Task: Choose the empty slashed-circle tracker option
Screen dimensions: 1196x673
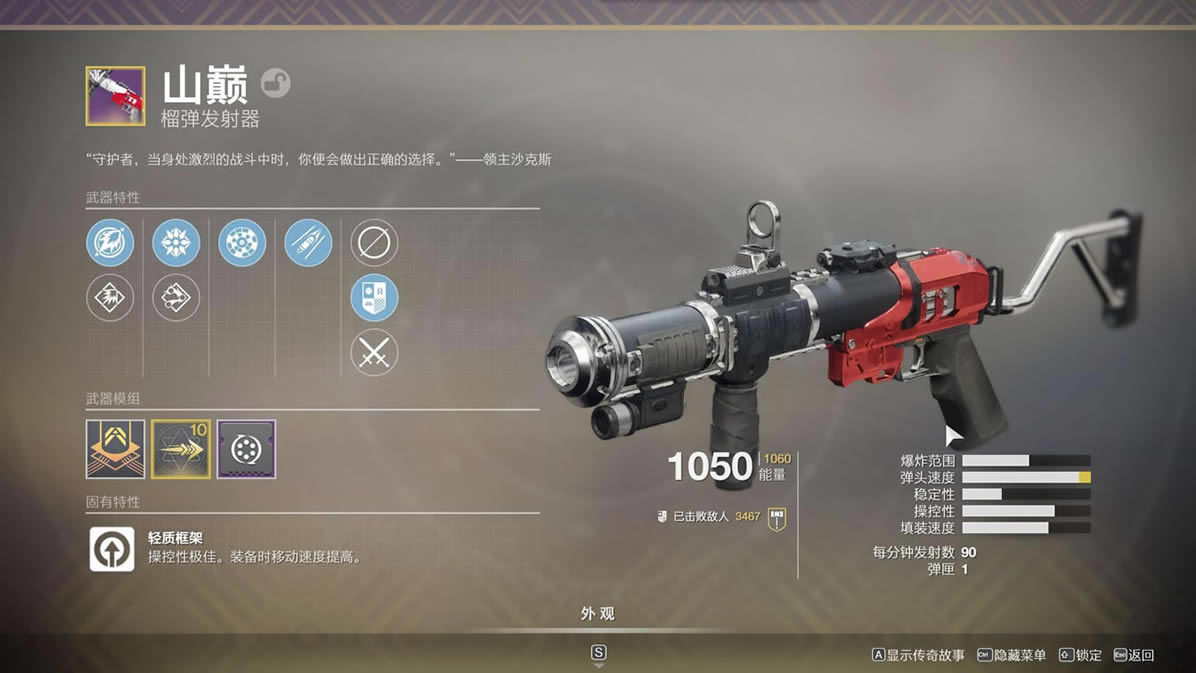Action: click(x=374, y=243)
